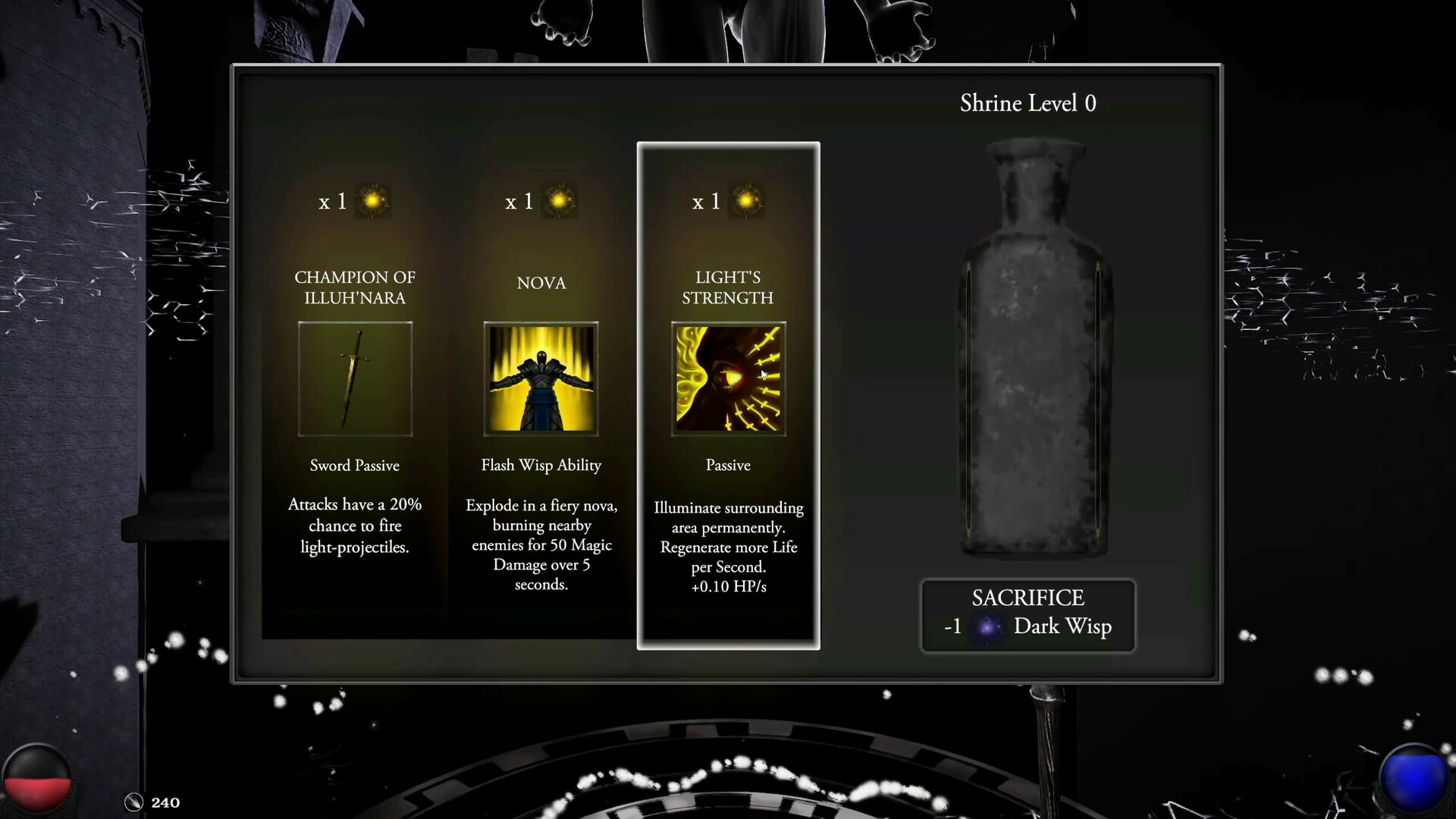Click the wisp icon above Champion of Illuh'nara
The width and height of the screenshot is (1456, 819).
tap(372, 200)
